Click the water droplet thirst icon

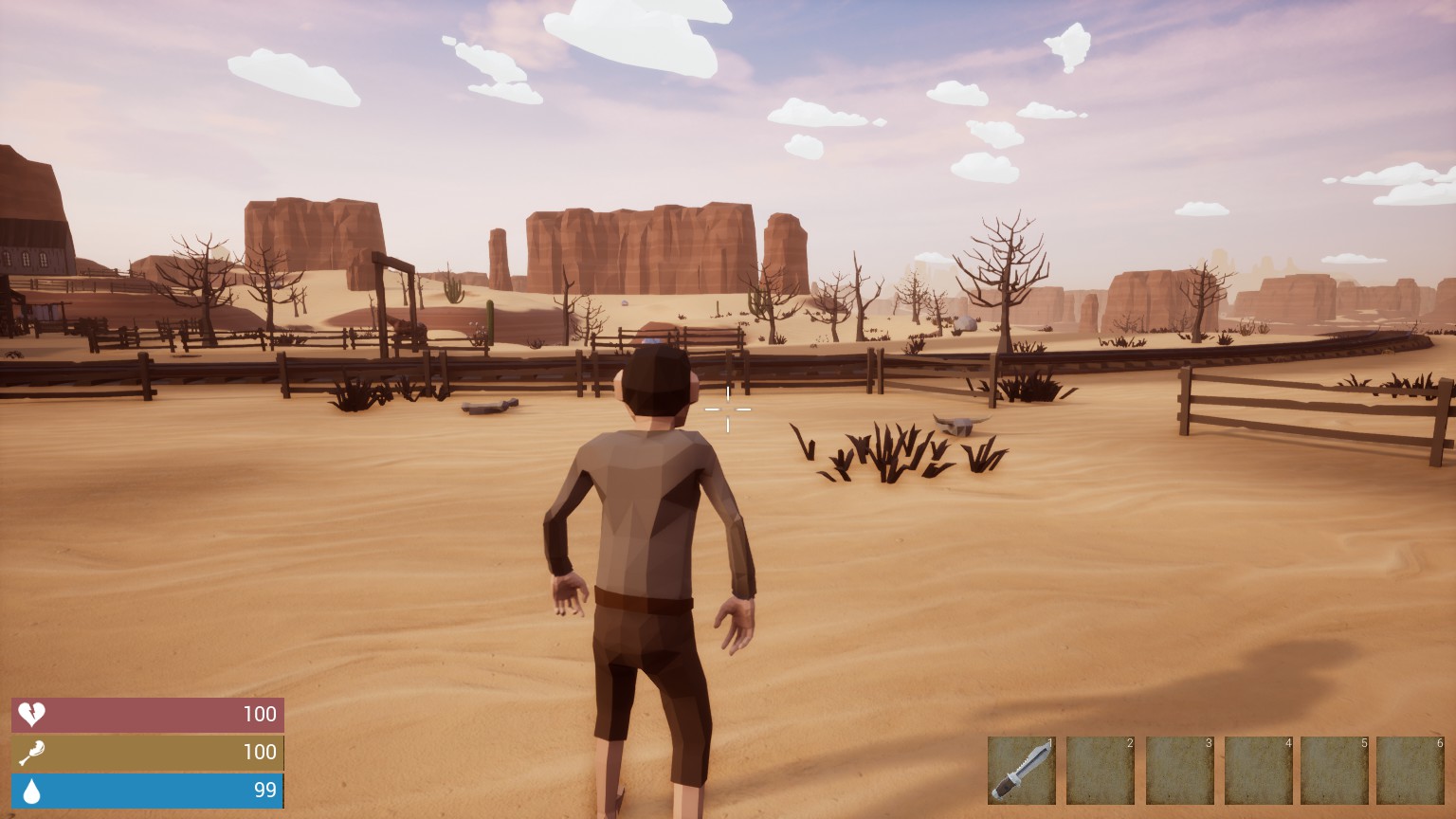coord(31,791)
